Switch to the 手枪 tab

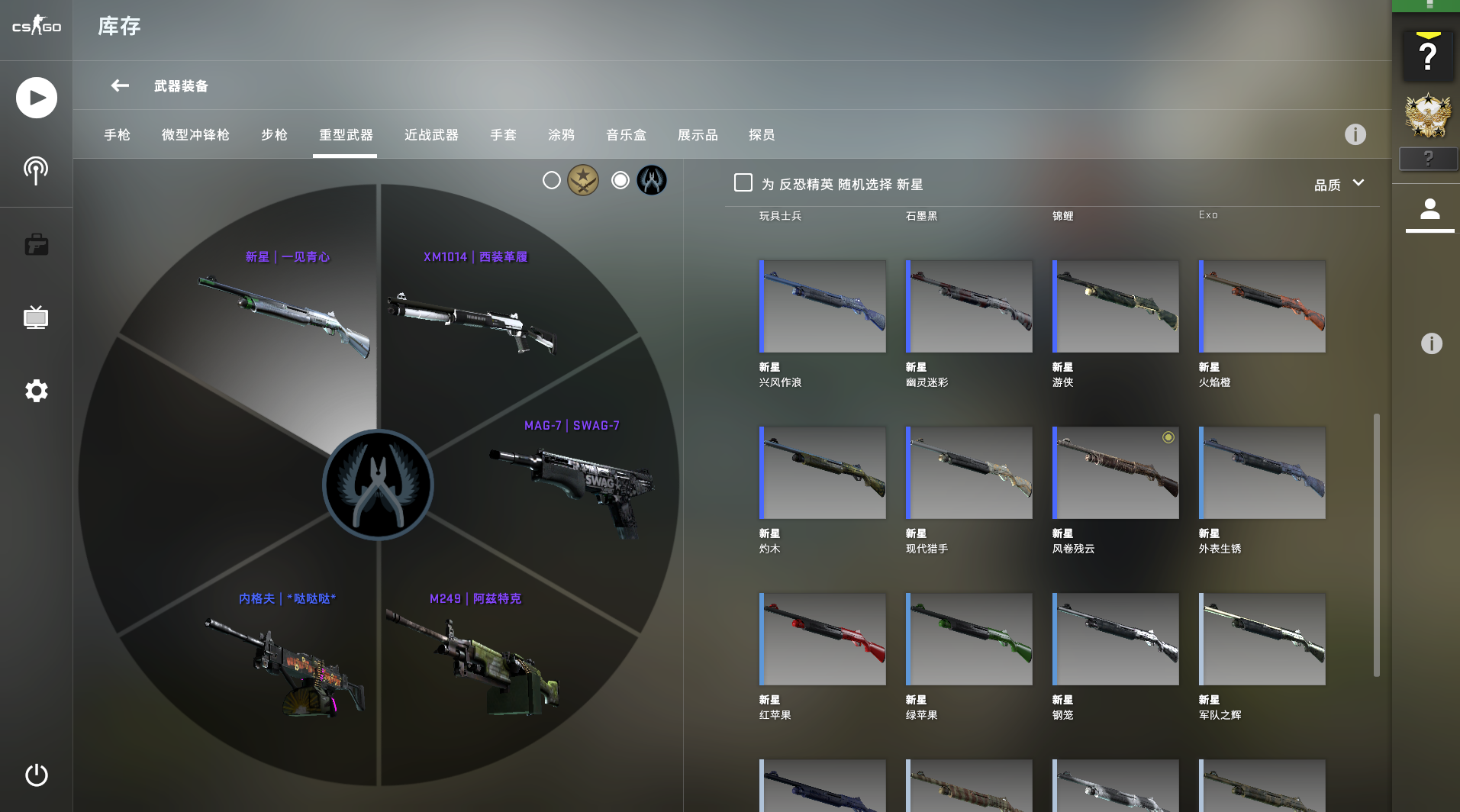tap(118, 135)
